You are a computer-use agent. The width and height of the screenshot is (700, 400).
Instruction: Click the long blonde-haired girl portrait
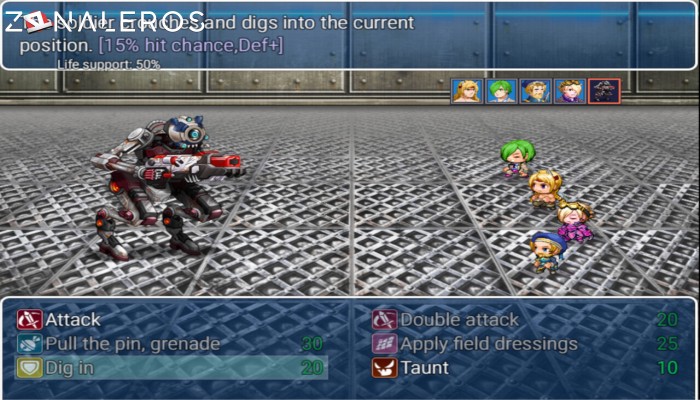(466, 91)
